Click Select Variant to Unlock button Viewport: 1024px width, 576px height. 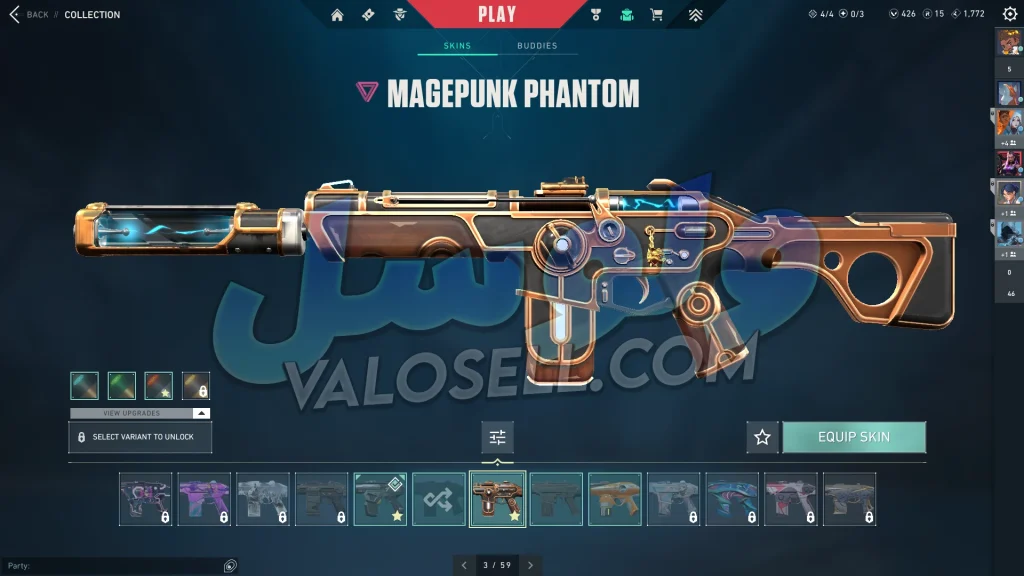click(140, 437)
